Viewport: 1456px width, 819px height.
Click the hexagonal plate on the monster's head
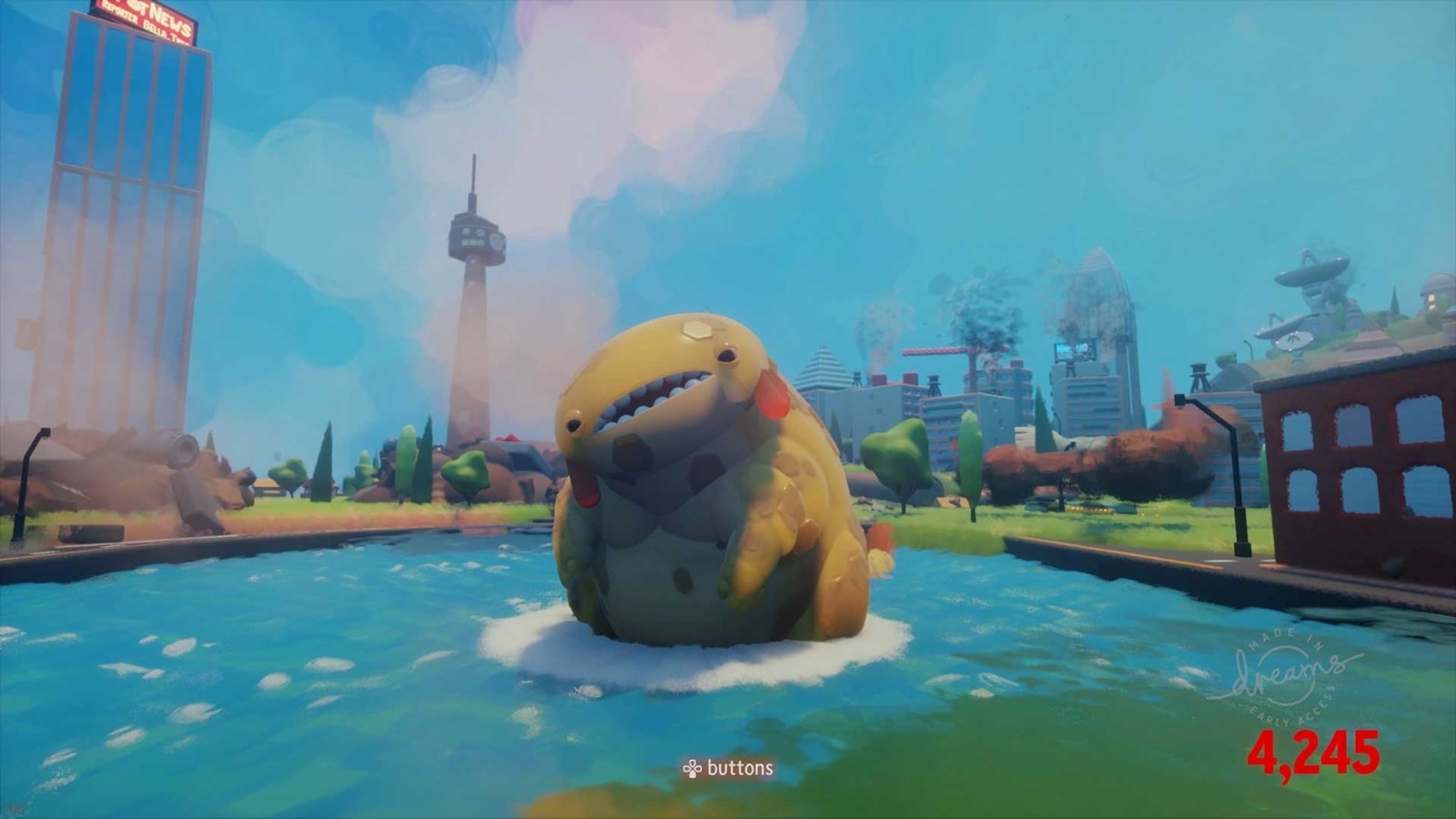pos(697,328)
